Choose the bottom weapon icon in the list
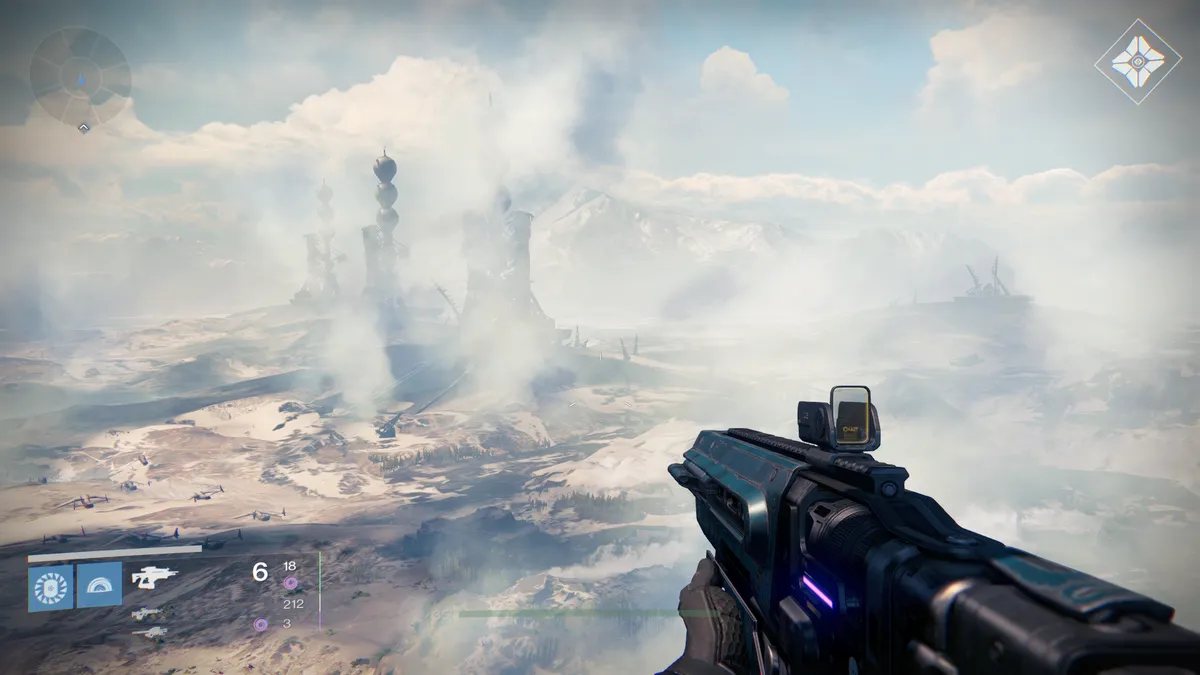 pyautogui.click(x=149, y=632)
